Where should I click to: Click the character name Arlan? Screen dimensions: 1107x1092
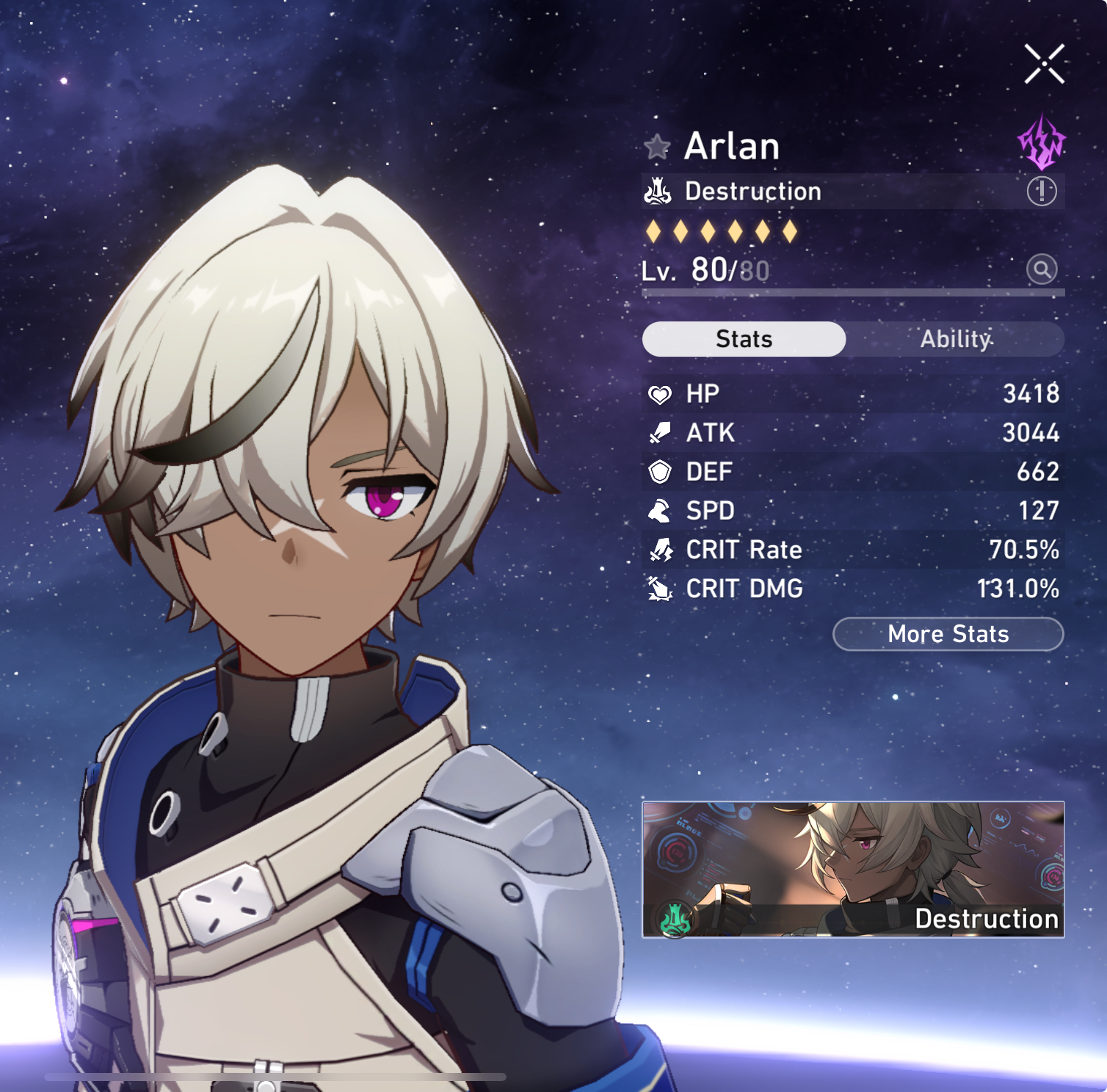pyautogui.click(x=732, y=146)
